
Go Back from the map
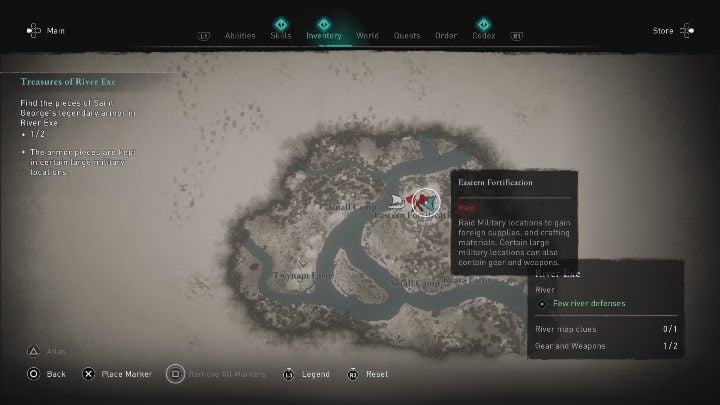(46, 374)
